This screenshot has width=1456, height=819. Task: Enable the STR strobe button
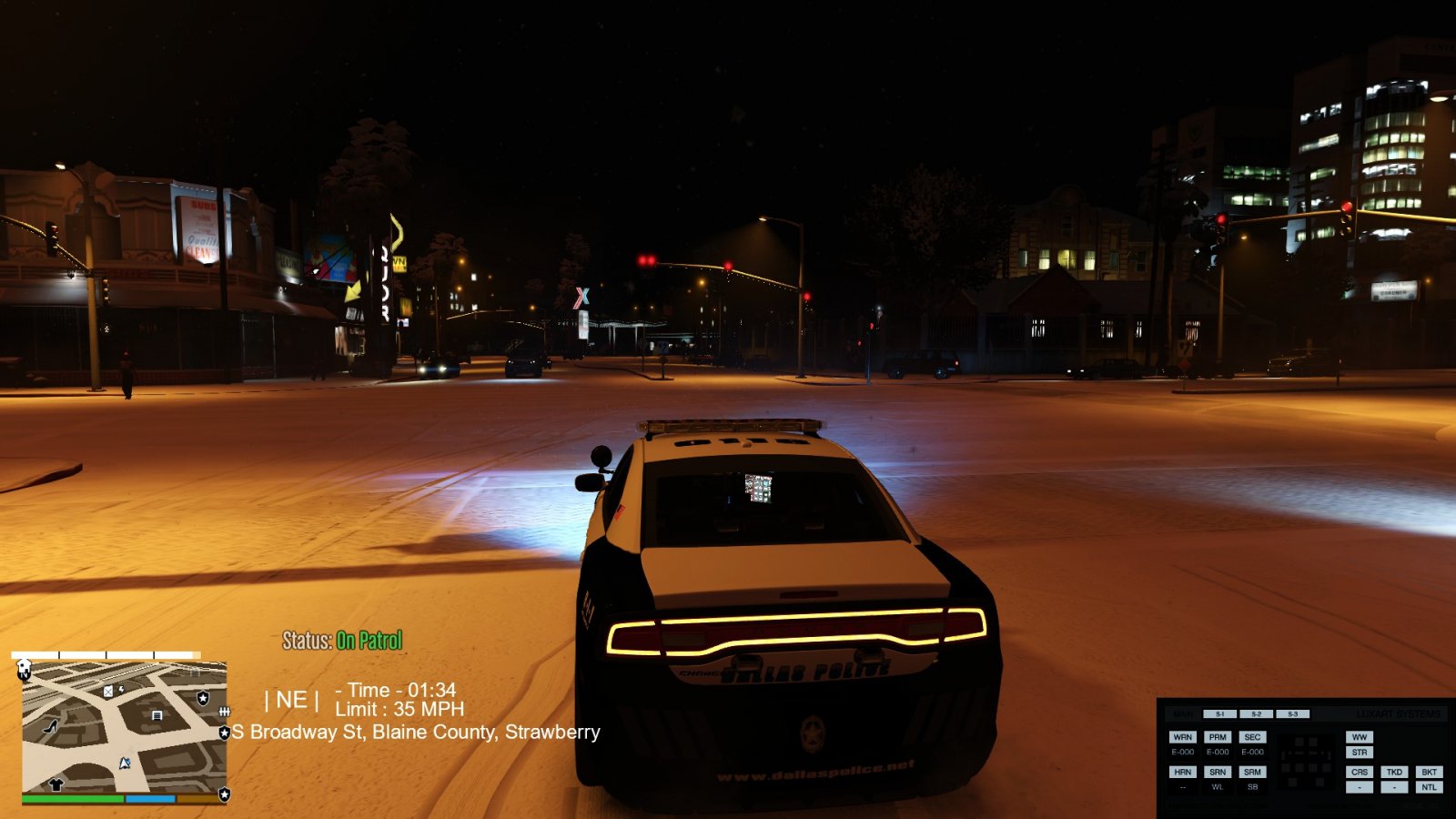coord(1360,753)
